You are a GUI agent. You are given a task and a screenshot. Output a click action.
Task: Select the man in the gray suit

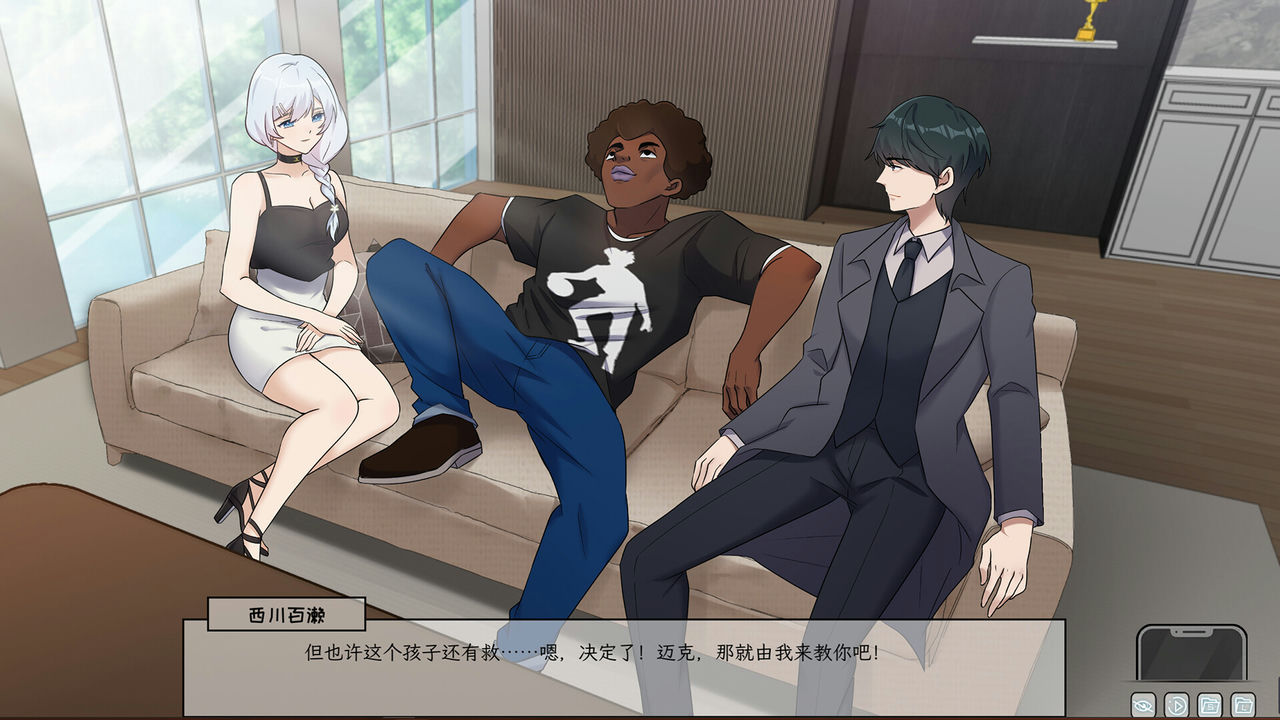pos(900,330)
